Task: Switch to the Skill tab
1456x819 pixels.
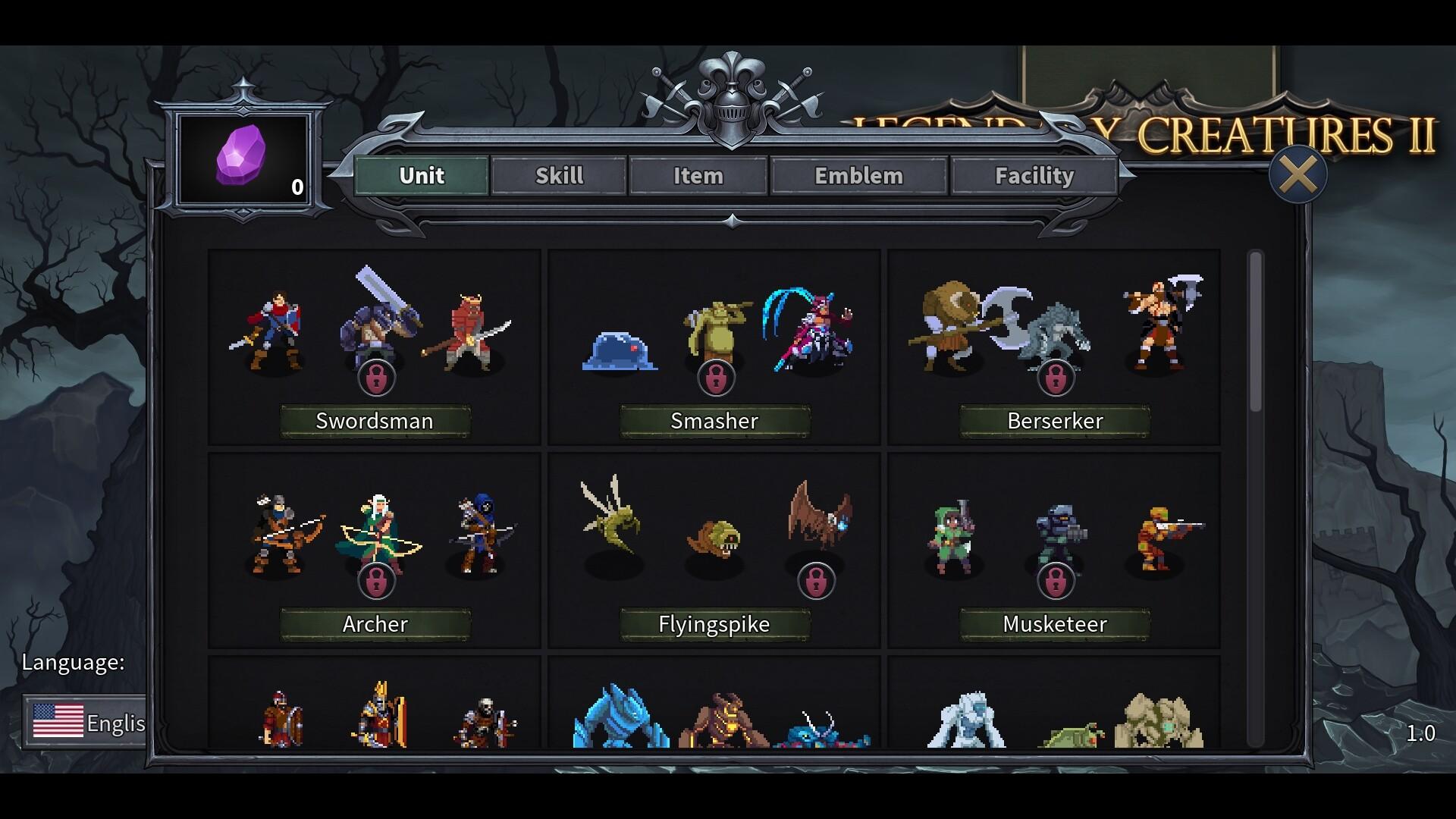Action: [x=558, y=176]
